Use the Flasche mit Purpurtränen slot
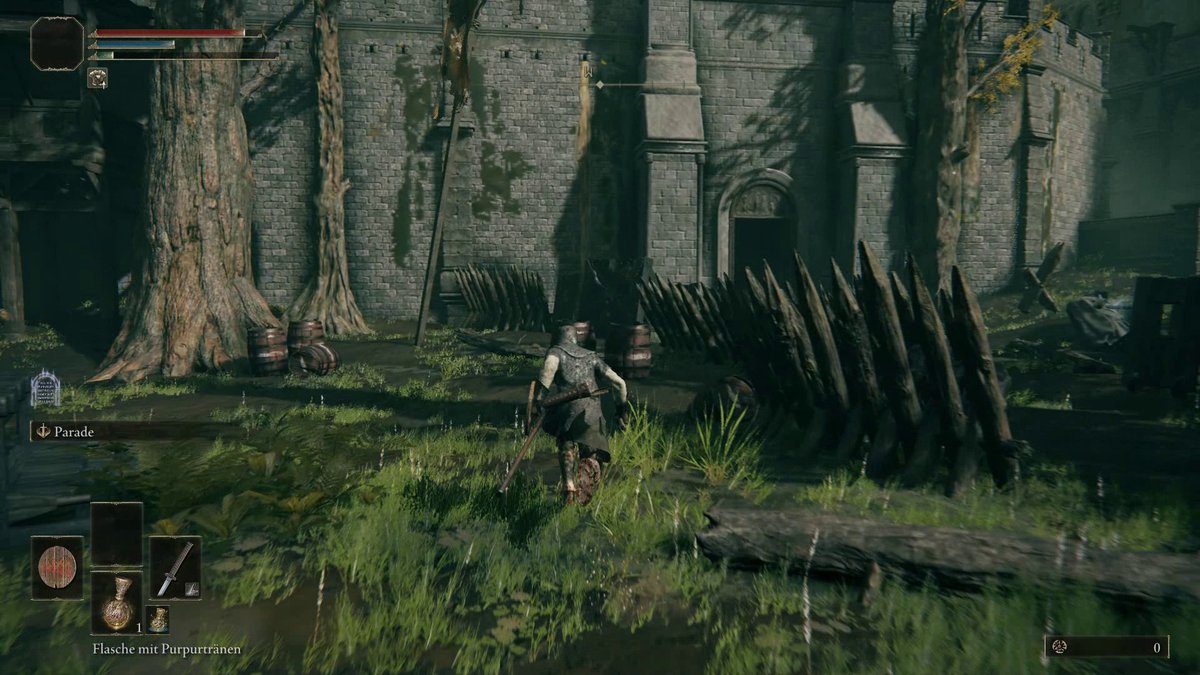 pyautogui.click(x=117, y=603)
